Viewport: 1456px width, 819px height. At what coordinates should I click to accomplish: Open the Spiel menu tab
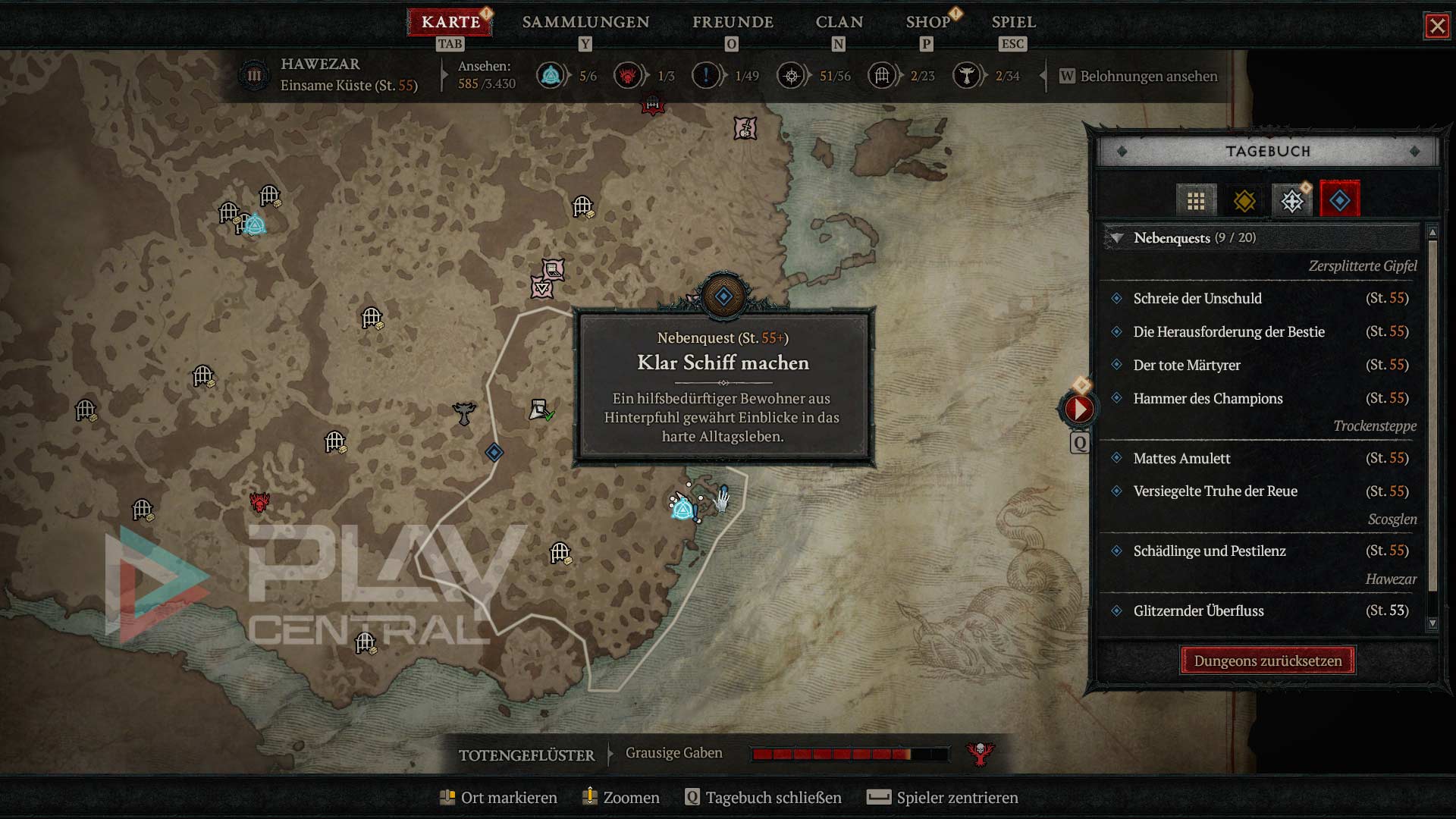point(1013,22)
